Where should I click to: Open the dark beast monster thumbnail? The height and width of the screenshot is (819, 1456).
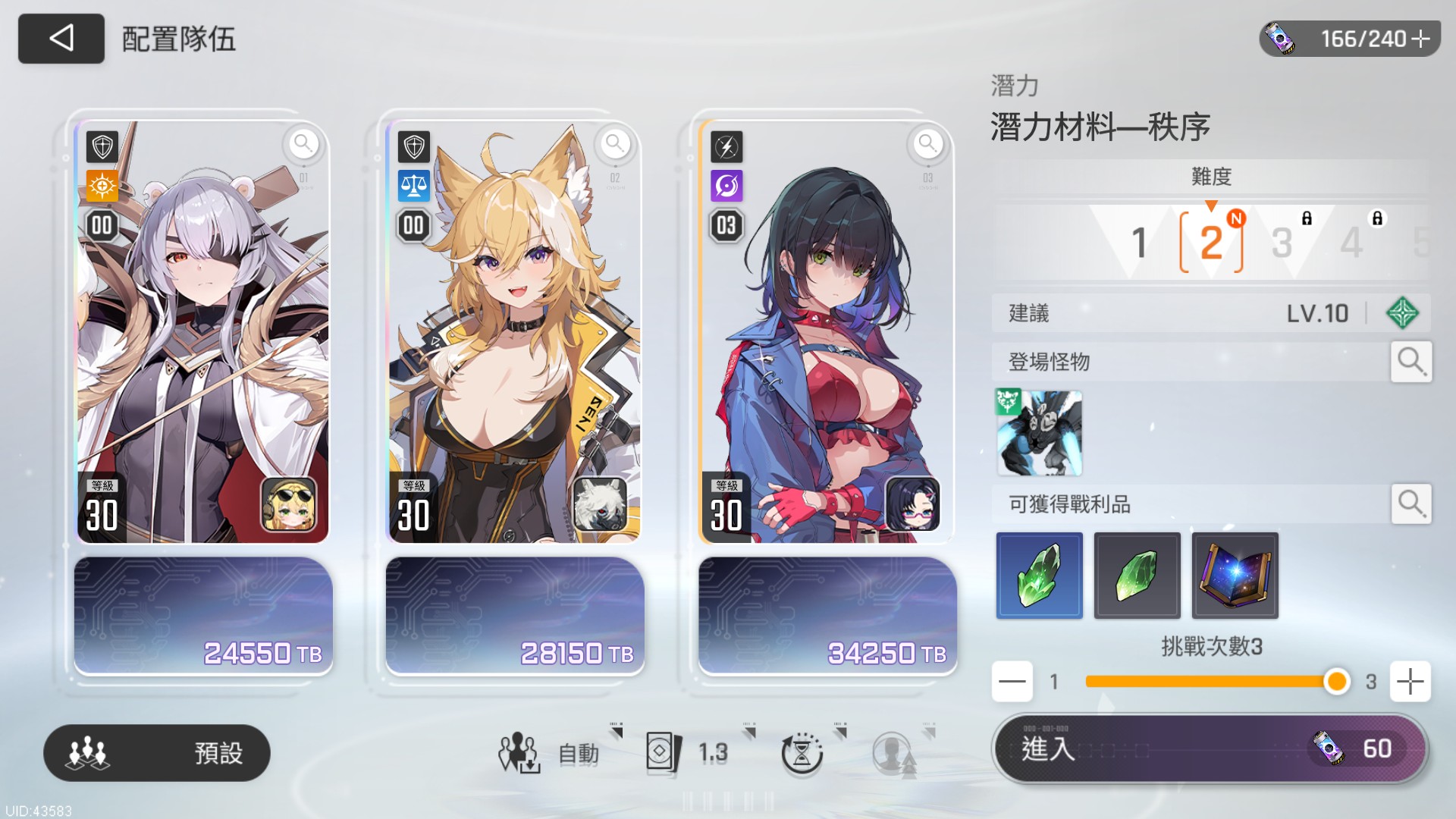coord(1039,433)
